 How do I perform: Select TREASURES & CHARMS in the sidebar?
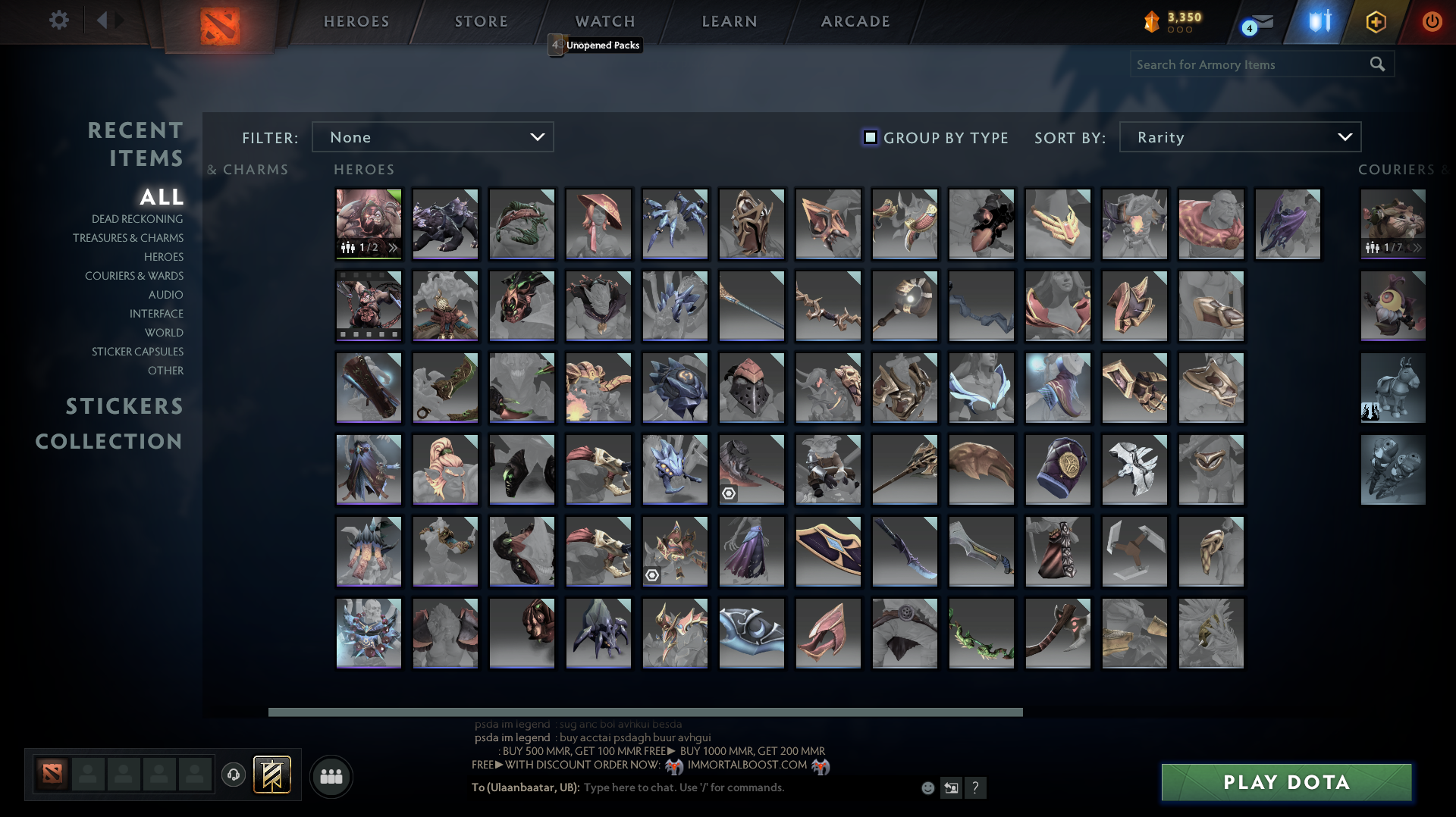click(x=129, y=237)
